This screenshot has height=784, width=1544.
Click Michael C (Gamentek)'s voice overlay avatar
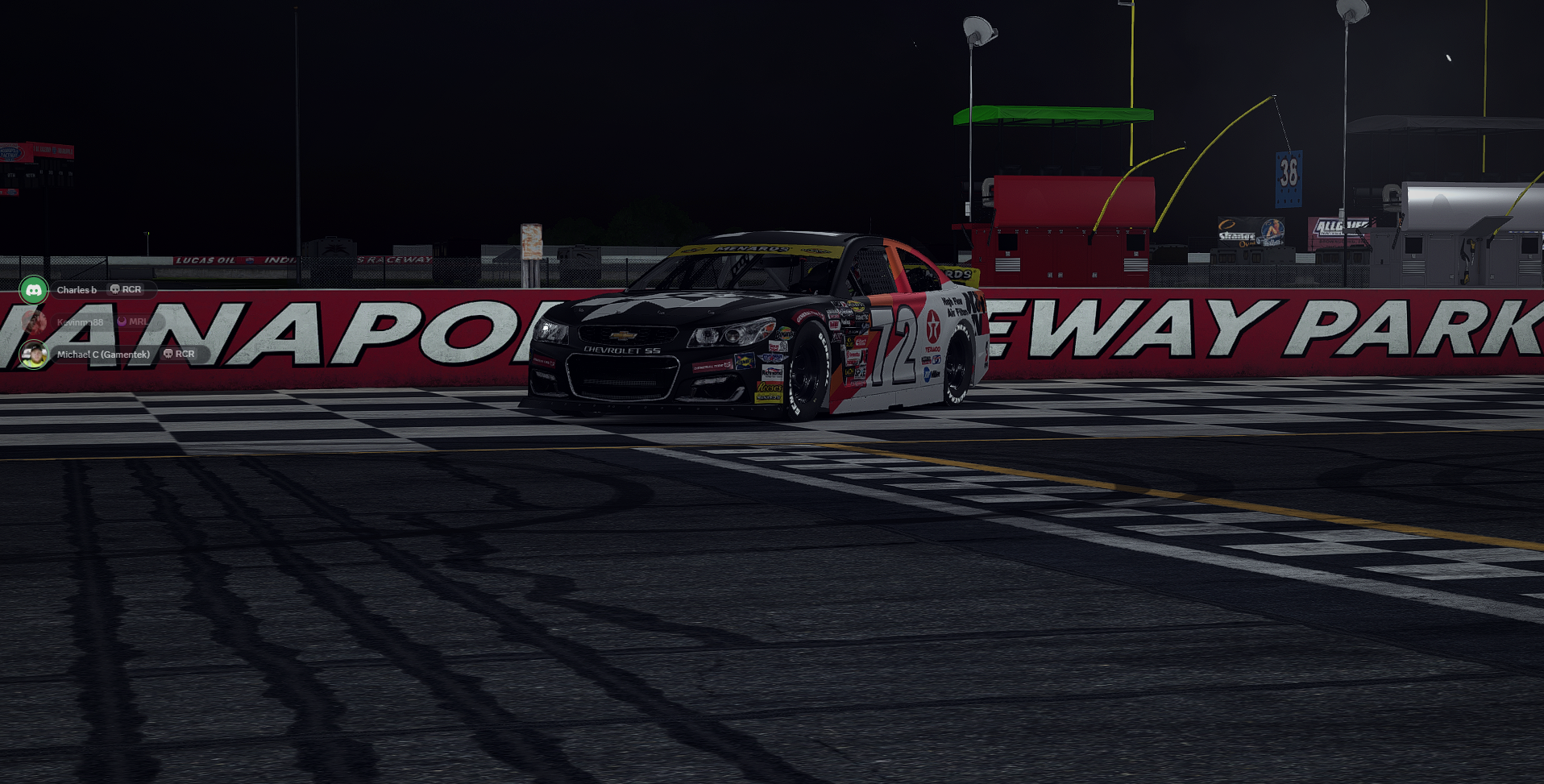click(x=34, y=355)
